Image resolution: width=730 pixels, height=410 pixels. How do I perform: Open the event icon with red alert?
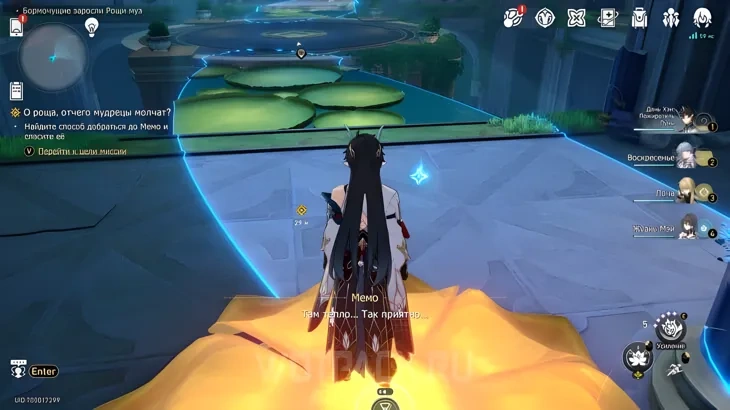click(x=514, y=17)
